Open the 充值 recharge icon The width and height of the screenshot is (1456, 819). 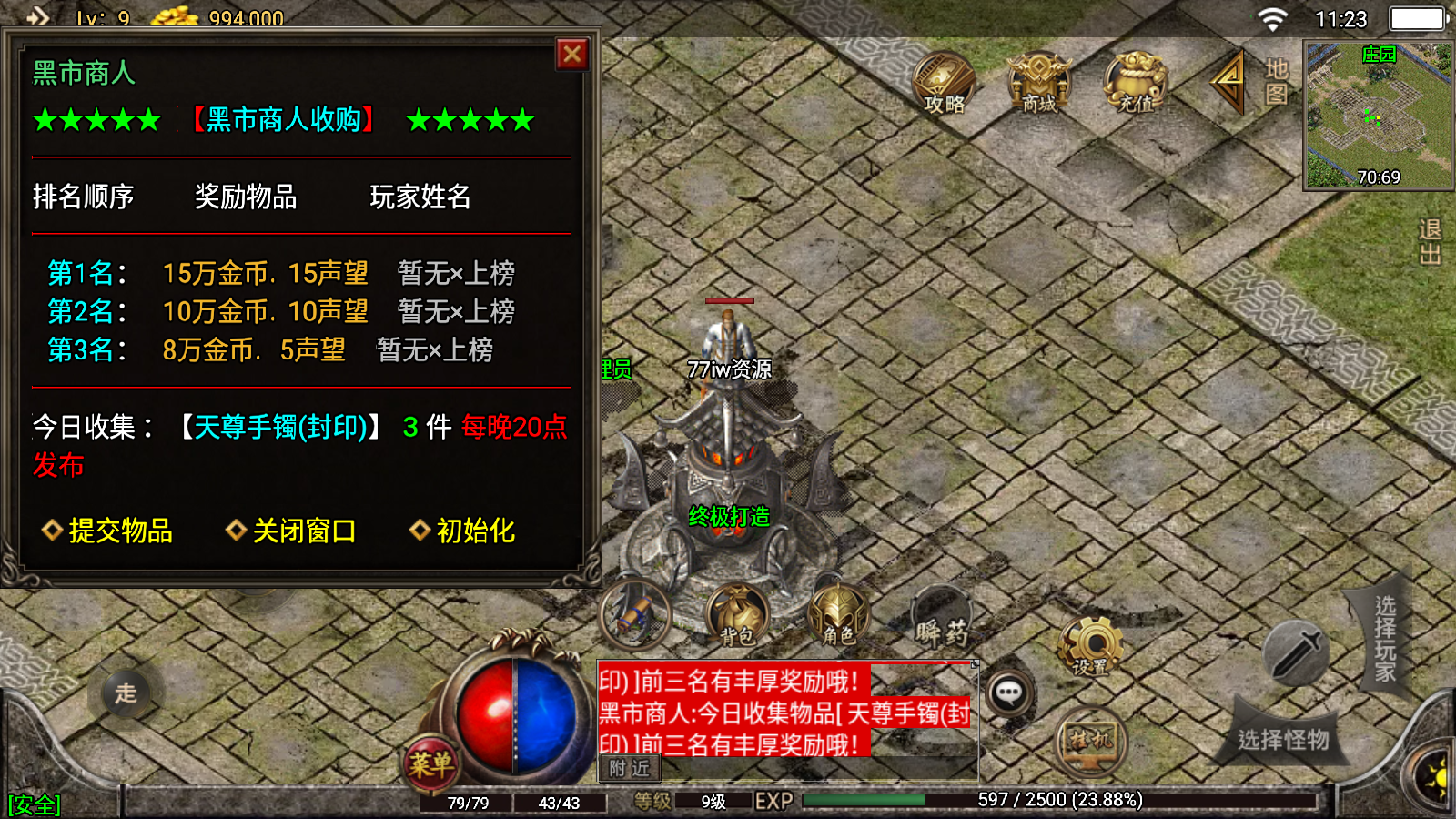[x=1136, y=82]
